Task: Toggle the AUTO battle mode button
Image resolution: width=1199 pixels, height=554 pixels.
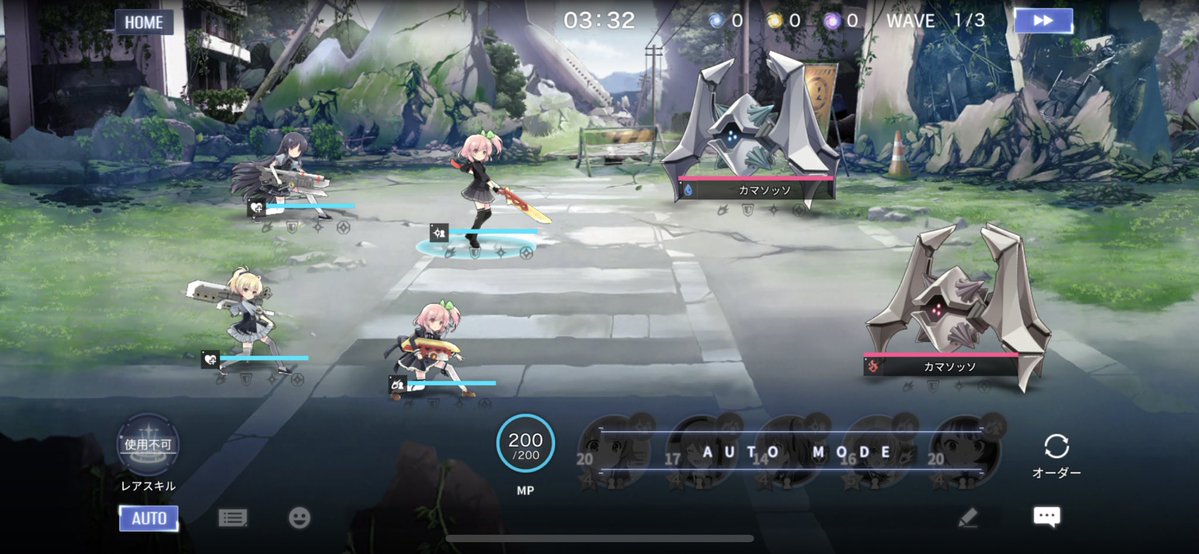Action: [x=149, y=518]
